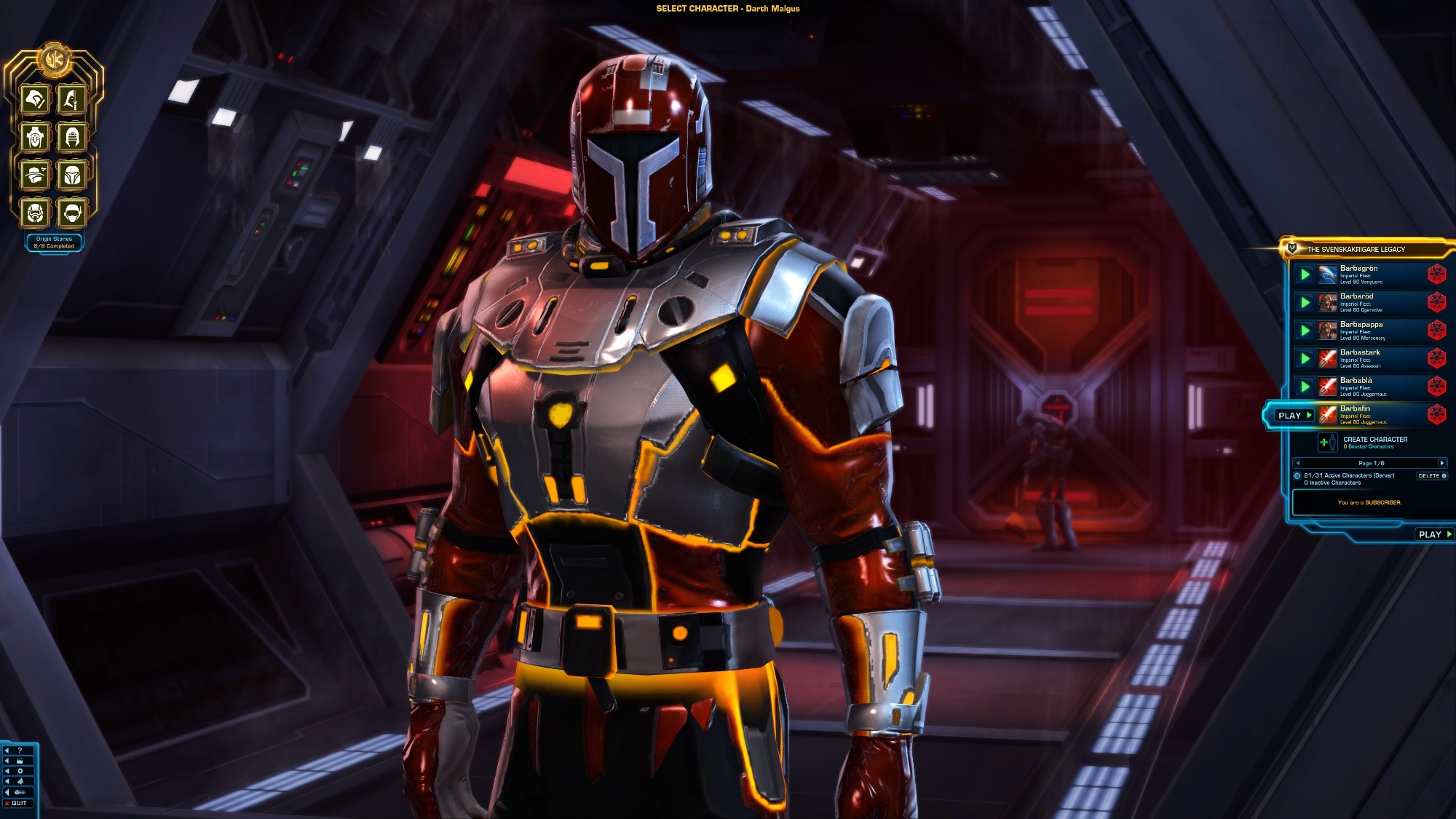Click the smuggler hat origin story icon
Screen dimensions: 1456x819
click(35, 175)
